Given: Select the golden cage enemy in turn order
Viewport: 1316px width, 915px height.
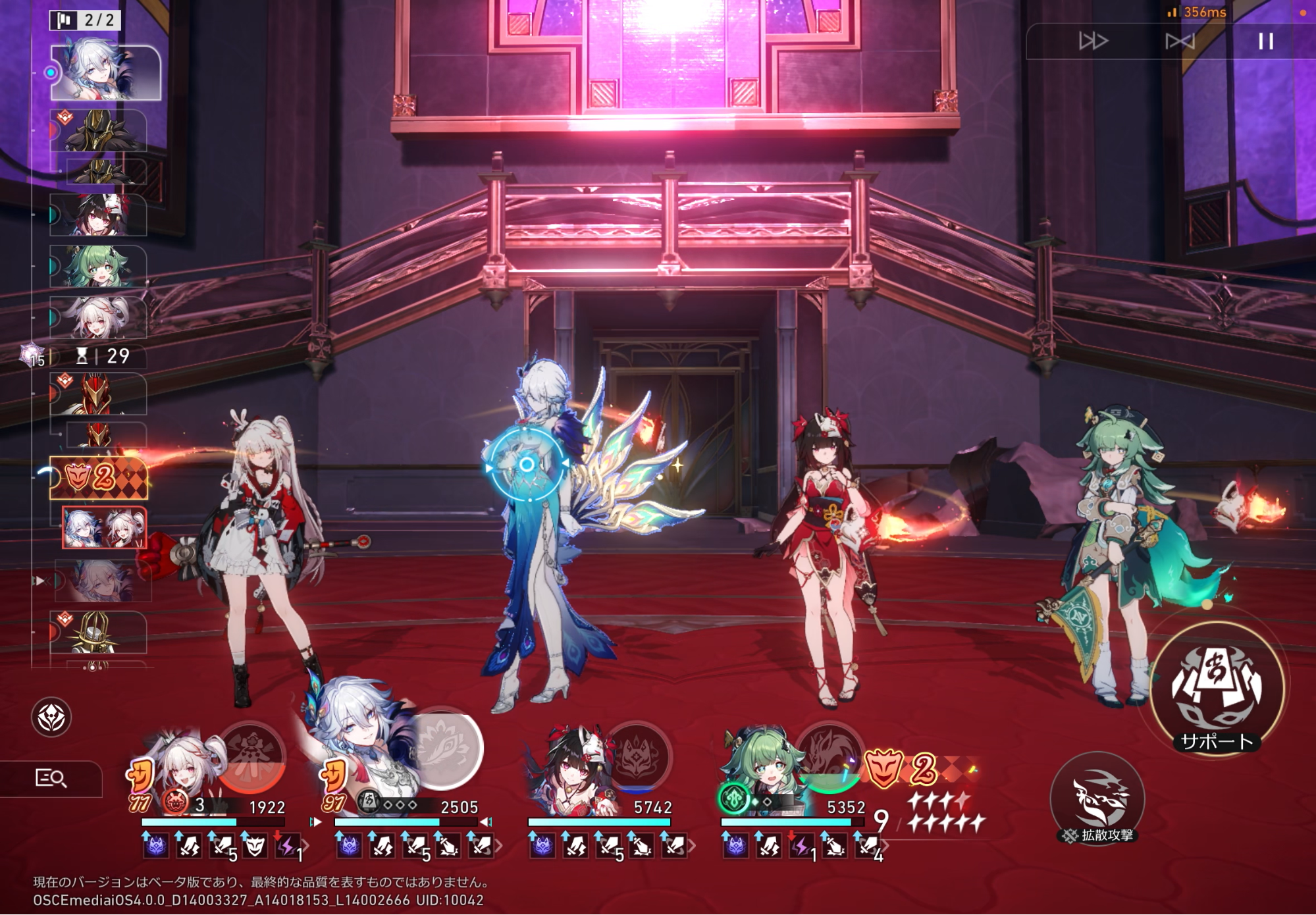Looking at the screenshot, I should click(x=99, y=632).
